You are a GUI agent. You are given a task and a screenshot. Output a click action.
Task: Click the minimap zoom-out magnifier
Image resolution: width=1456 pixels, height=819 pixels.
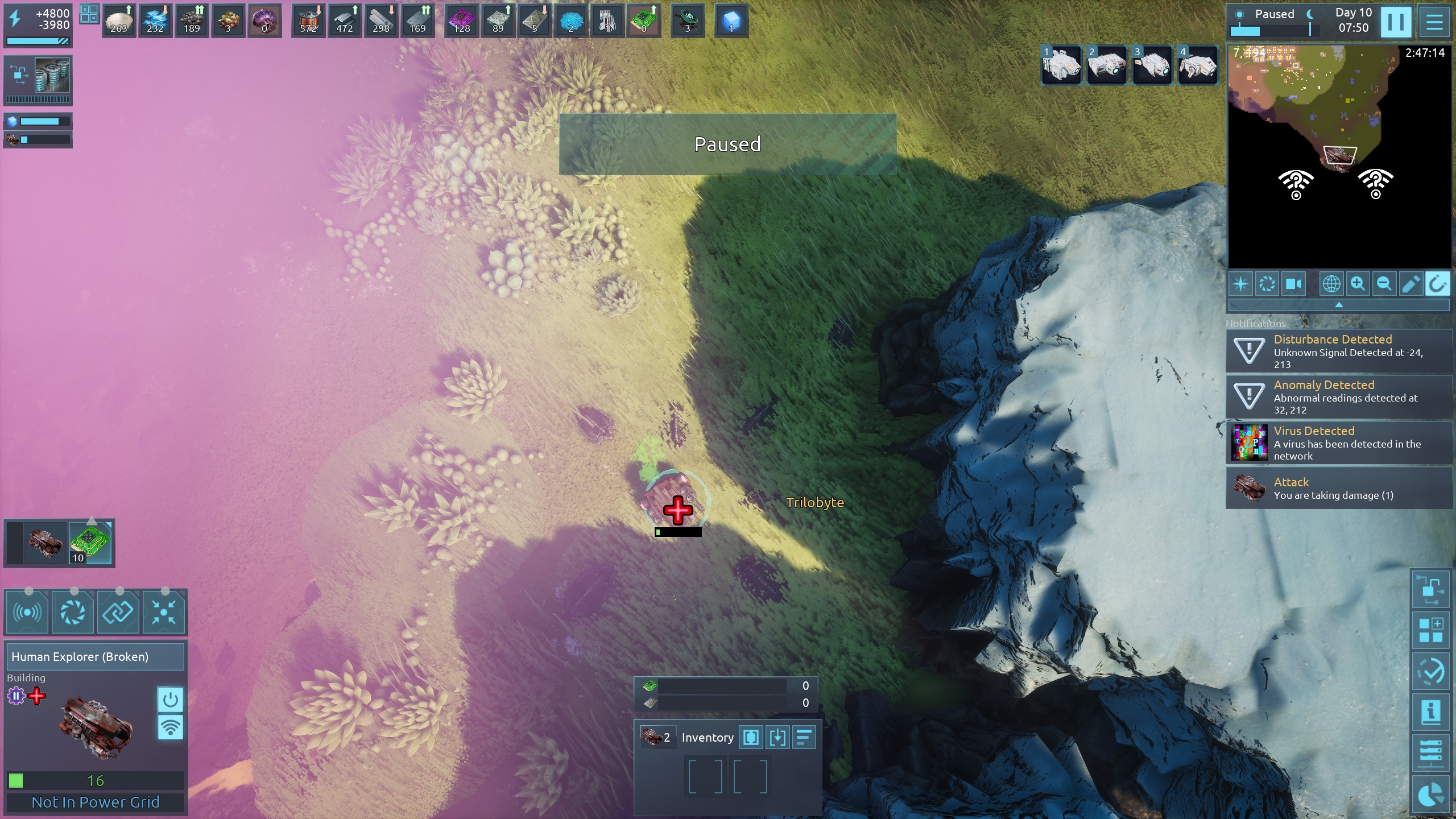[x=1384, y=284]
